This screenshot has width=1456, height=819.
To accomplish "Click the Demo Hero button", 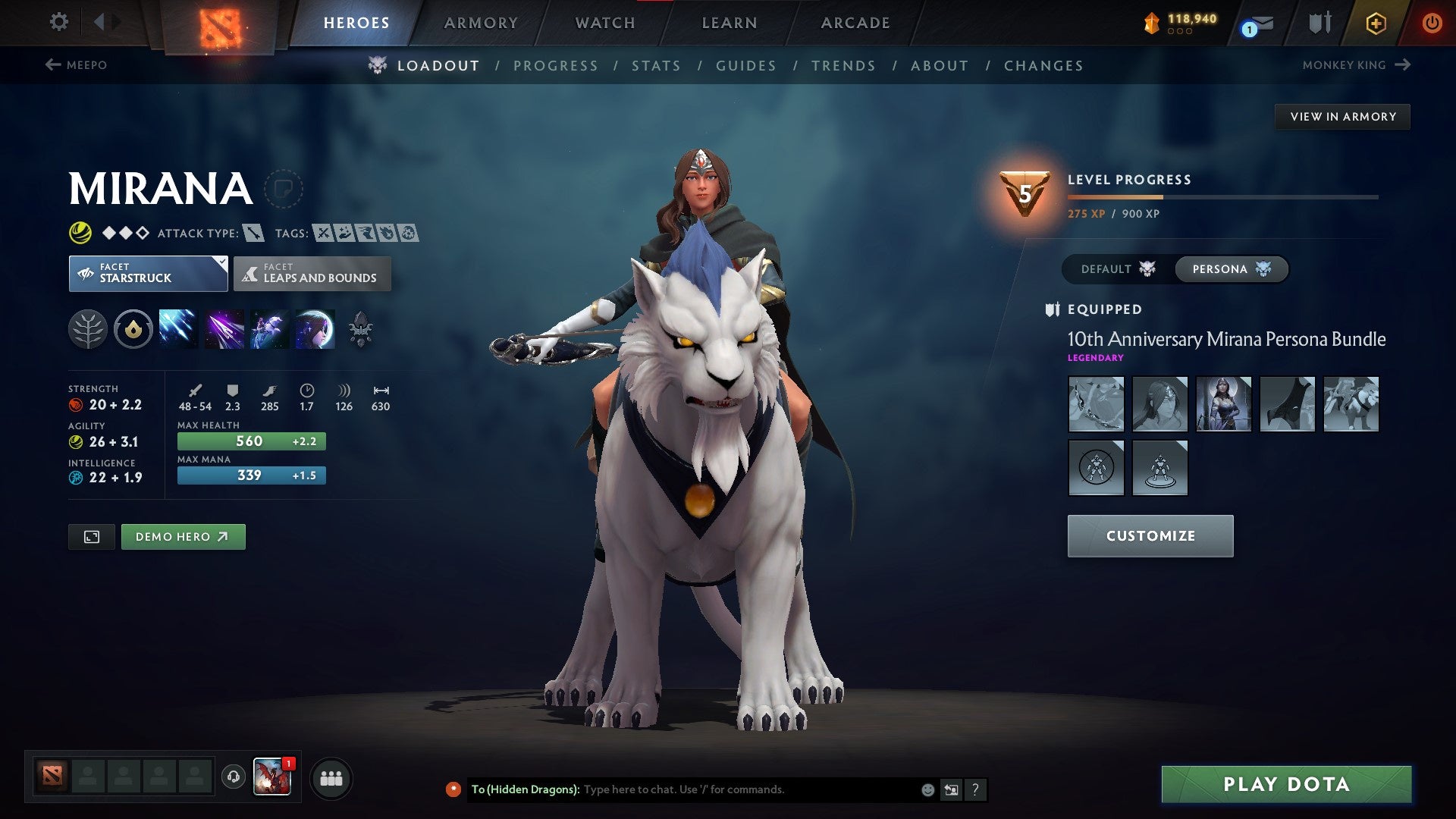I will pyautogui.click(x=183, y=536).
